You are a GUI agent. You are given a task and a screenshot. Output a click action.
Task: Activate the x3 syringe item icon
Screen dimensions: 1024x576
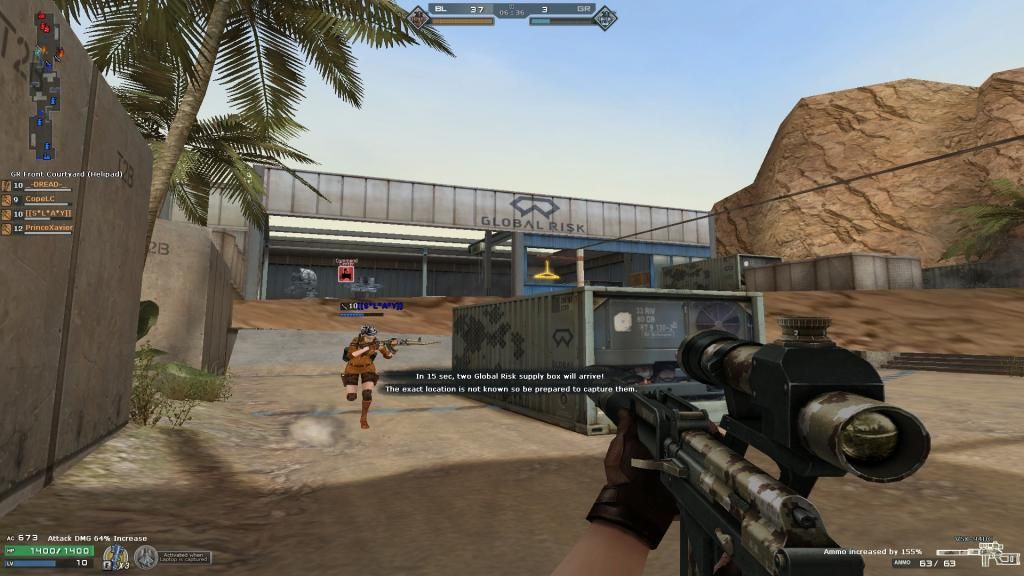coord(116,556)
